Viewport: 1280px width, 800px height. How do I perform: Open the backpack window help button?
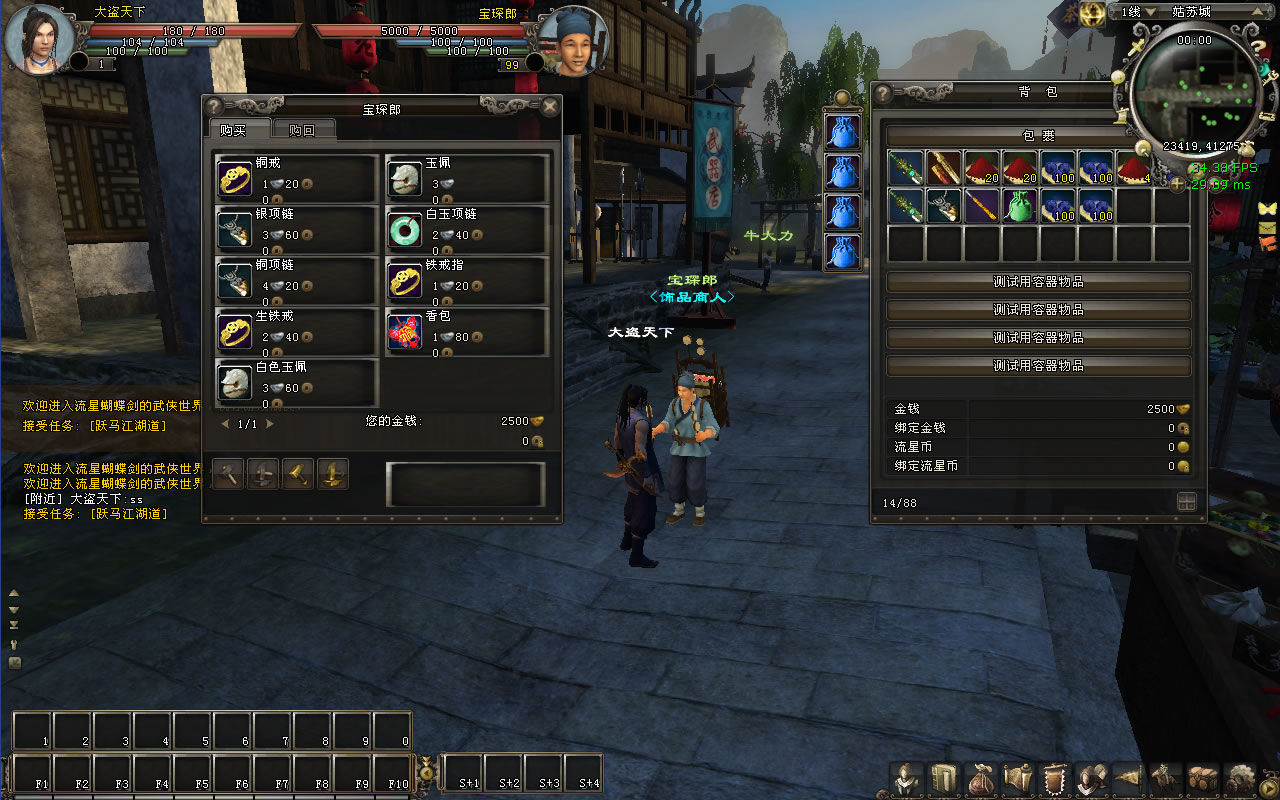[883, 92]
